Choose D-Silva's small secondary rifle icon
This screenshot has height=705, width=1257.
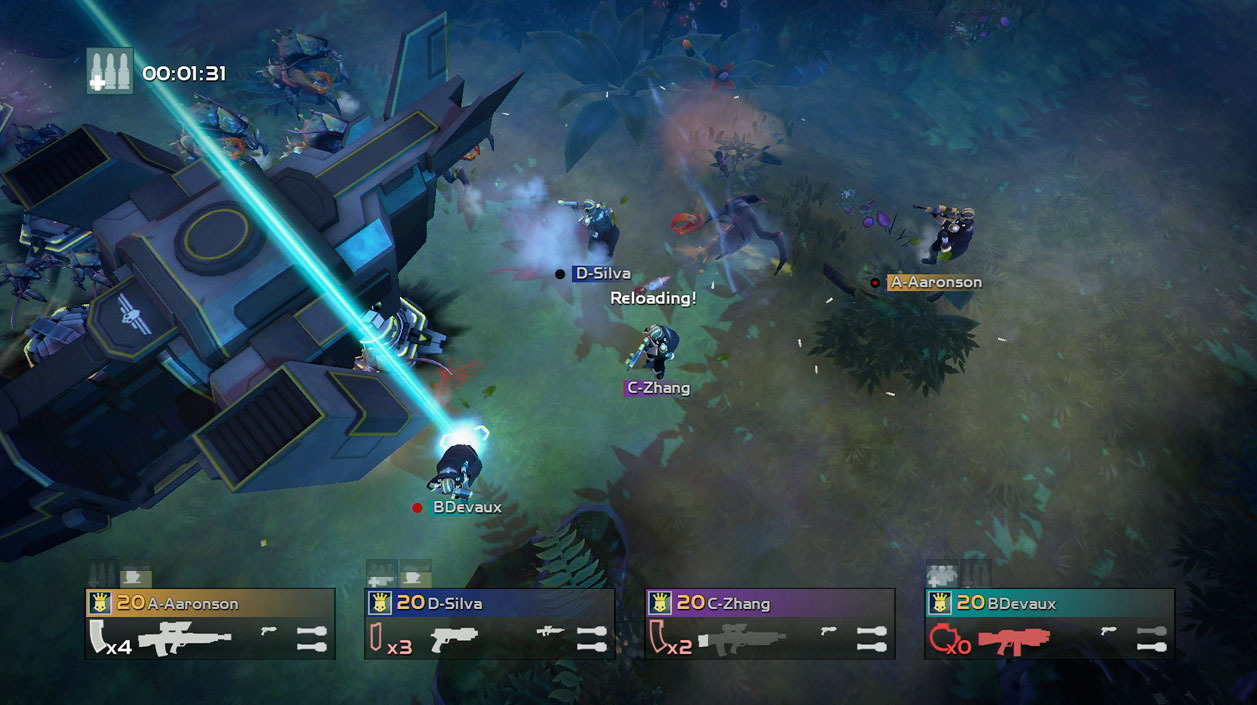(x=548, y=630)
